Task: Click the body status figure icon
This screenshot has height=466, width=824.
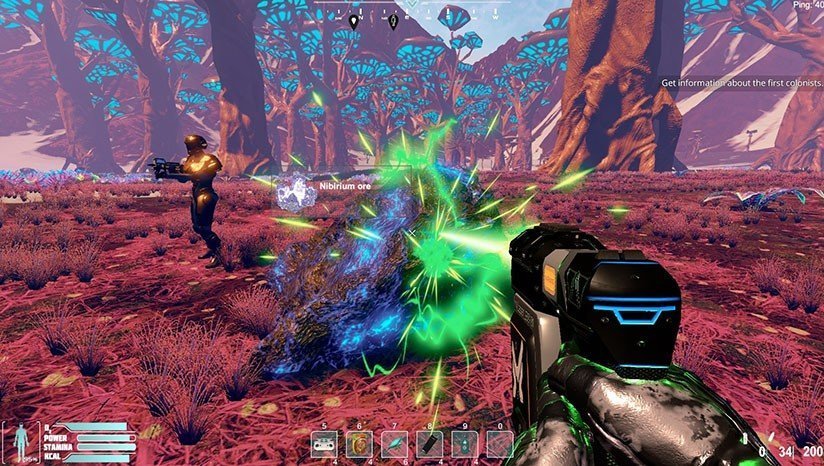Action: pos(21,439)
